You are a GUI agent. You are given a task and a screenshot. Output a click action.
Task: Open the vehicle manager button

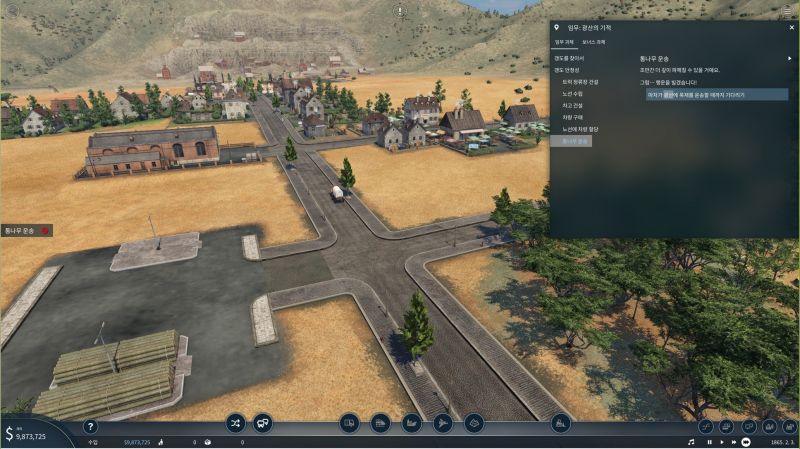[263, 423]
